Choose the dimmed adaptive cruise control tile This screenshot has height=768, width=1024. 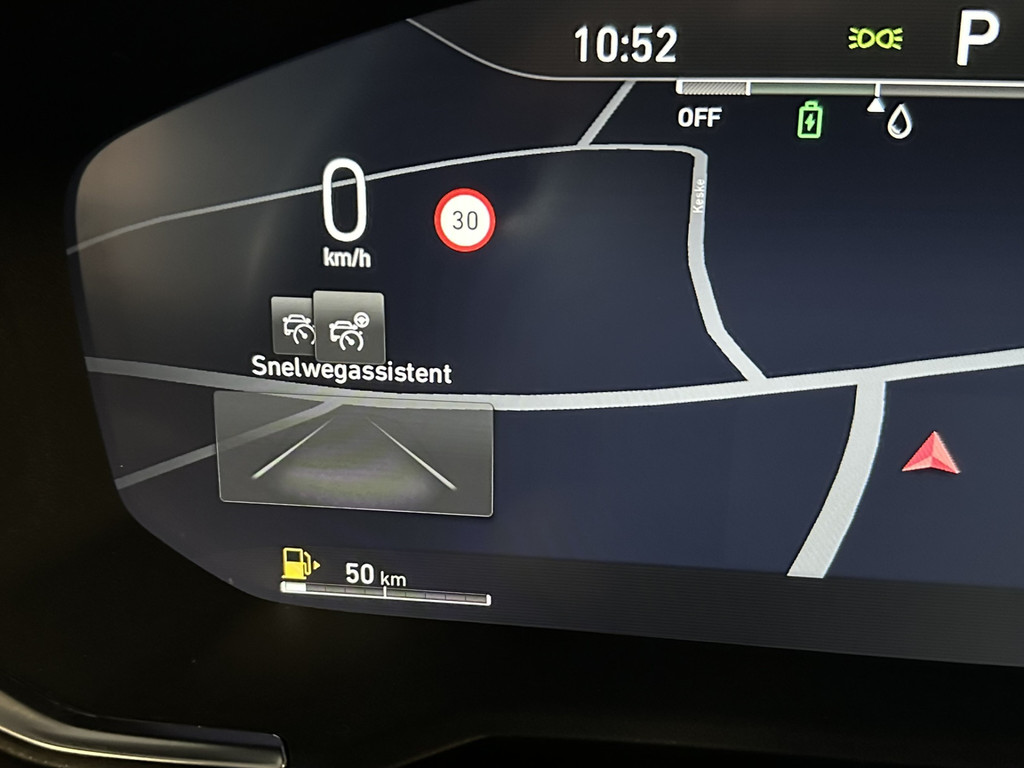292,325
